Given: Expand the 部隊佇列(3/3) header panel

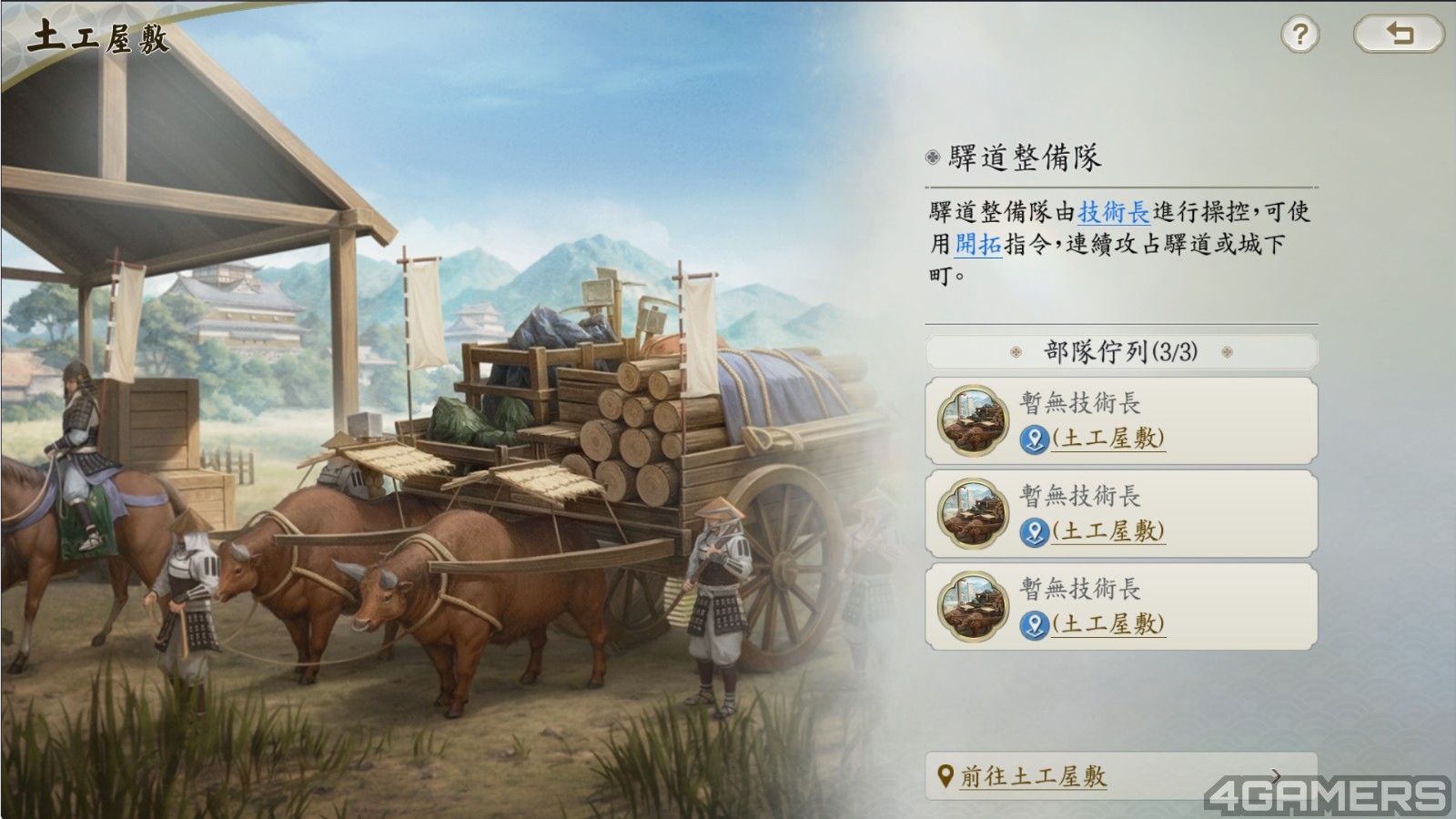Looking at the screenshot, I should 1122,349.
